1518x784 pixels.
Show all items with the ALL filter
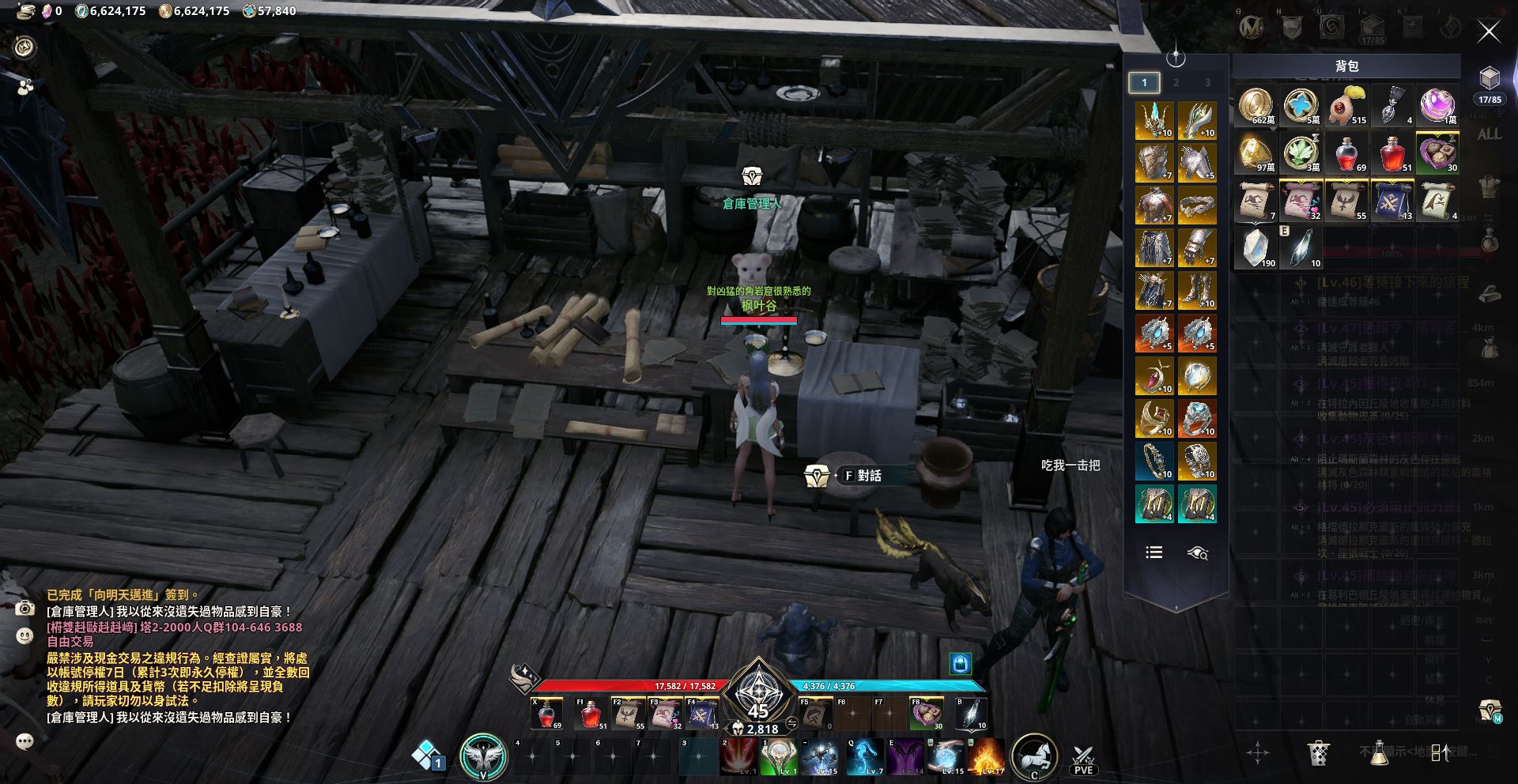tap(1489, 134)
